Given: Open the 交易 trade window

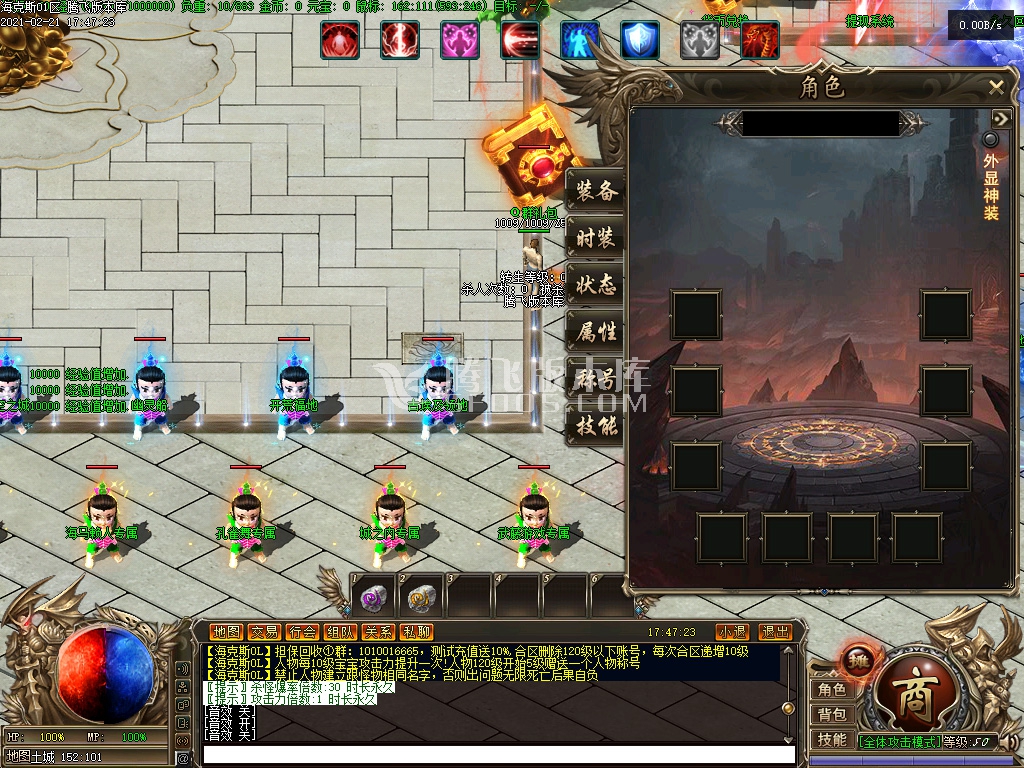Looking at the screenshot, I should (x=264, y=632).
